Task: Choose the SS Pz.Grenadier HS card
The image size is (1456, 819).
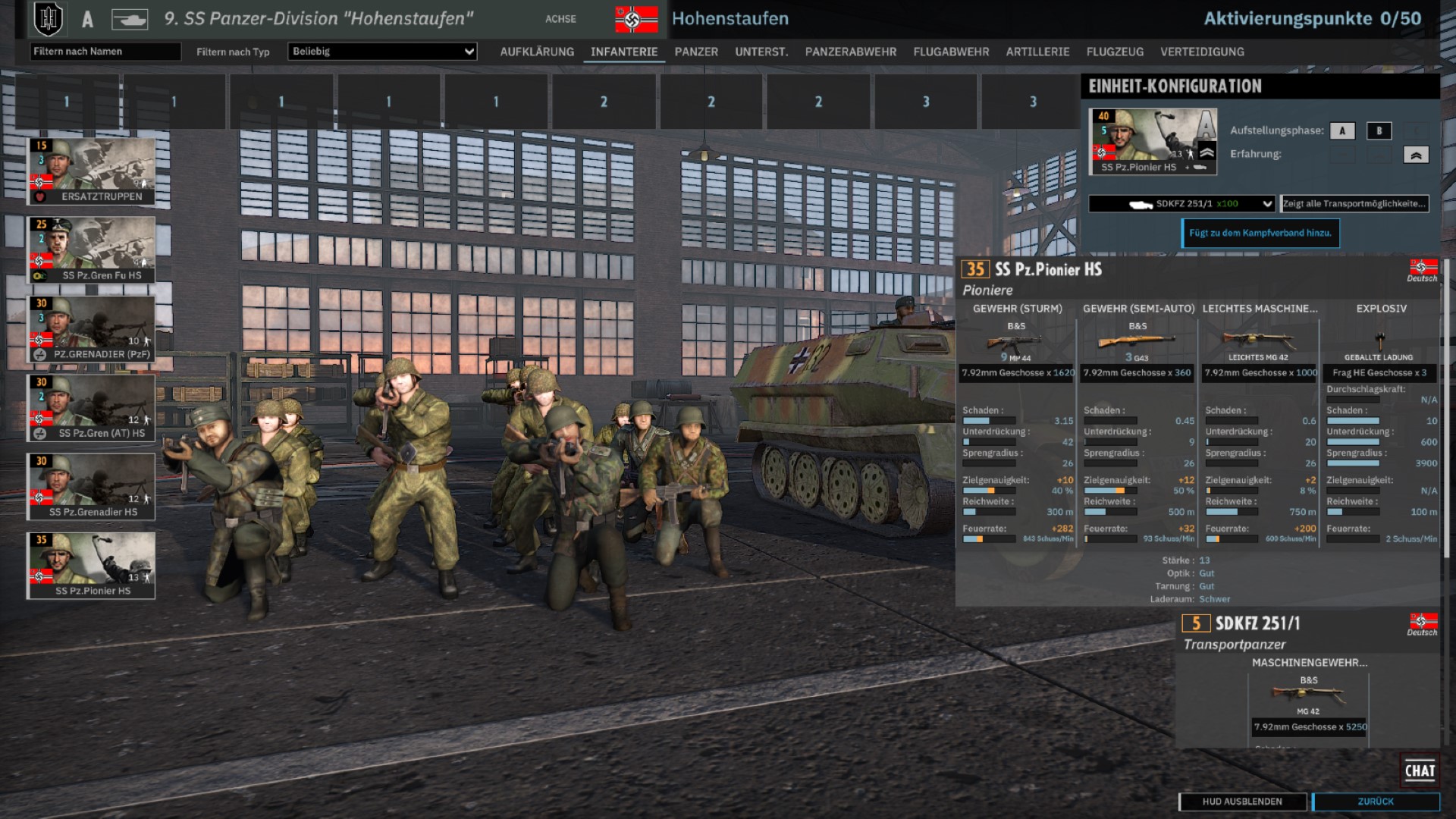Action: coord(92,487)
